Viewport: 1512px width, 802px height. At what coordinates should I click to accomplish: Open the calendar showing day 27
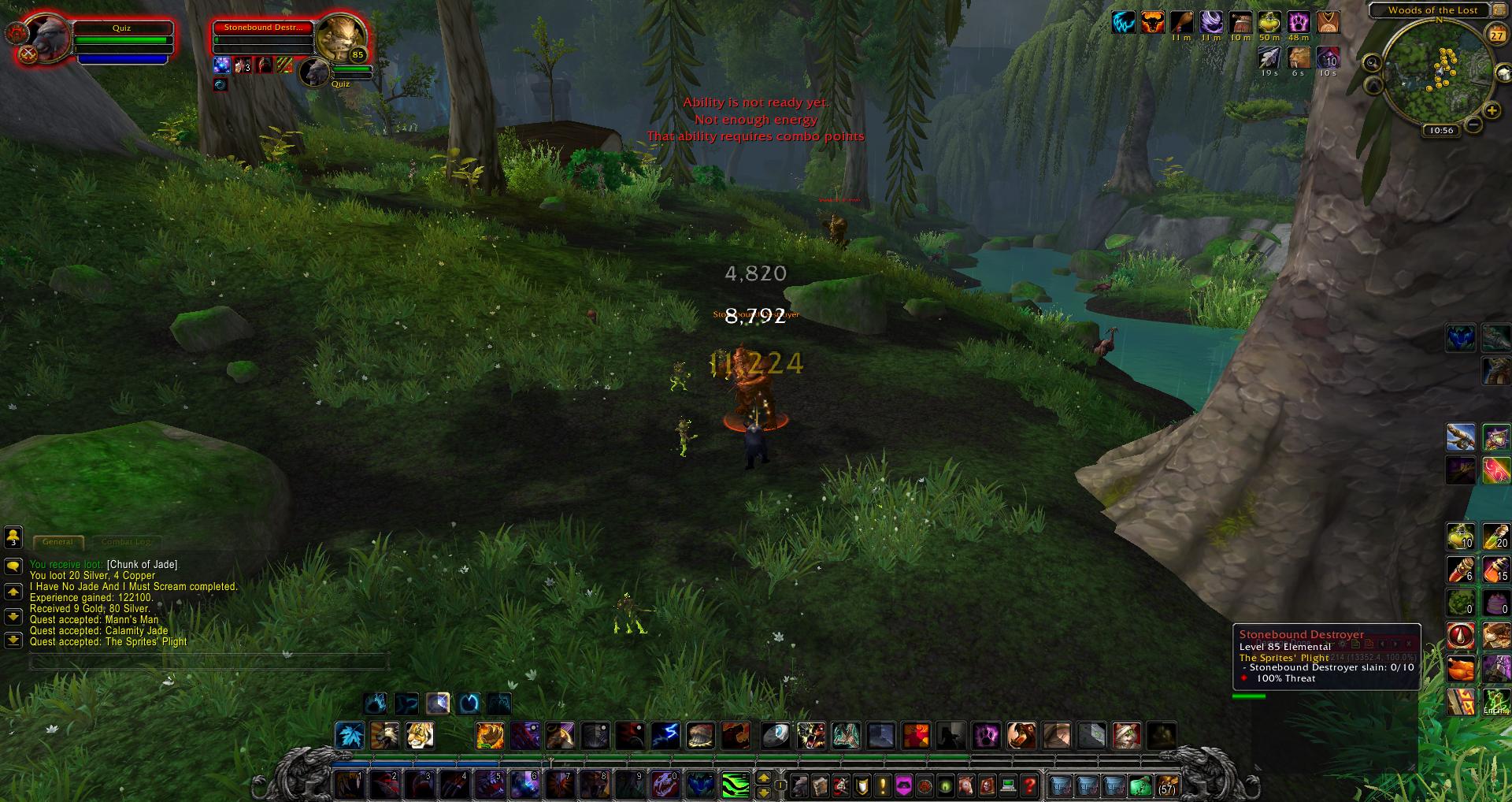1495,35
